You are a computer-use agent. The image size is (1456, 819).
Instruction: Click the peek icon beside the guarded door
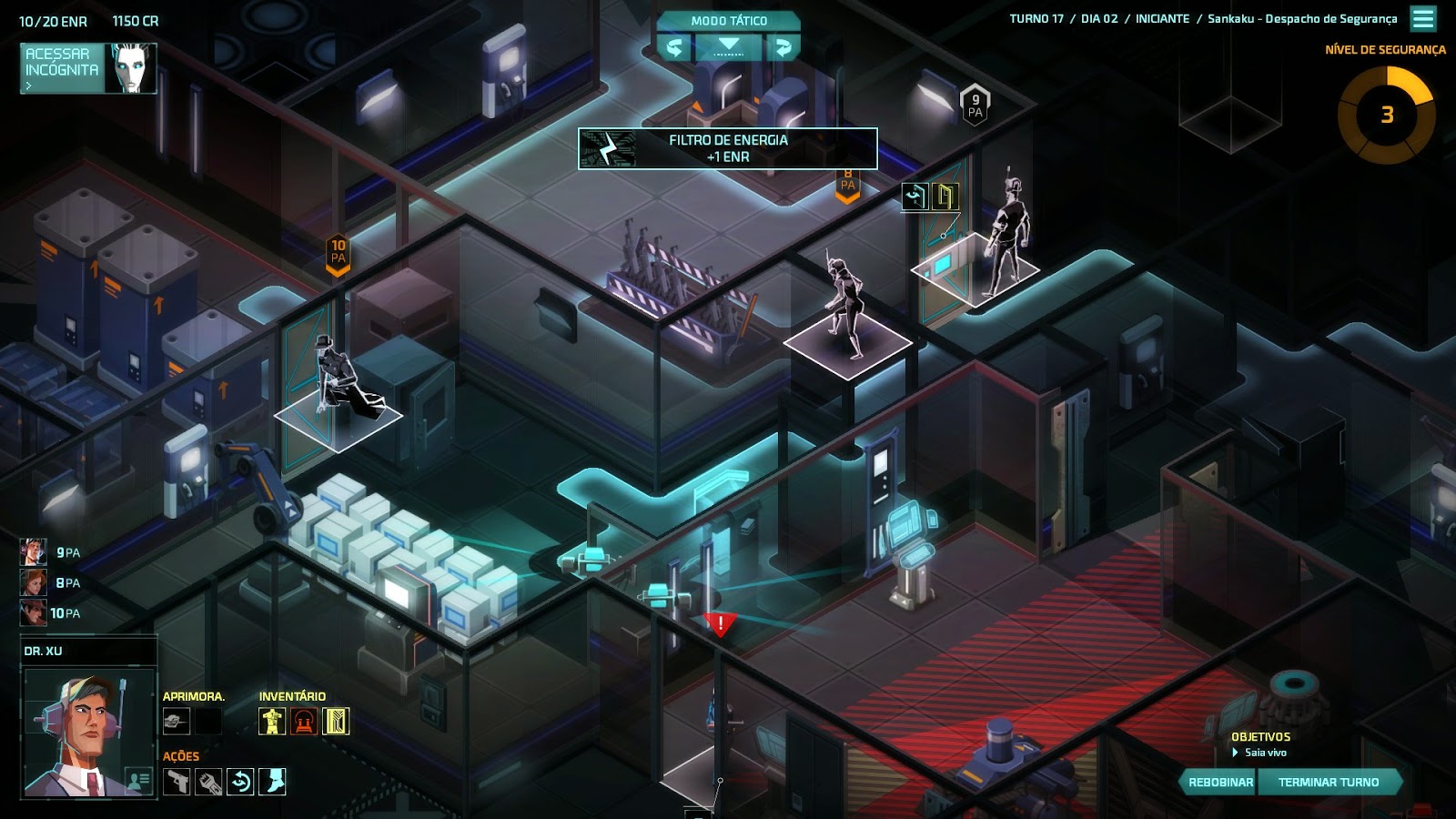click(915, 197)
